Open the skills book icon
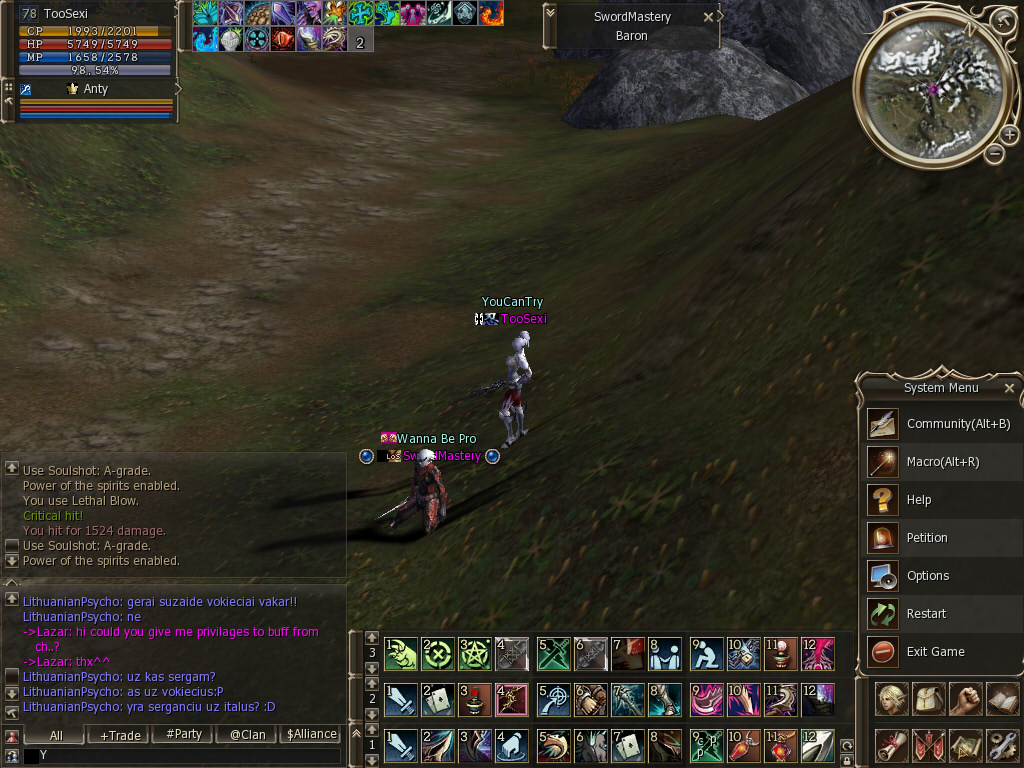This screenshot has height=768, width=1024. coord(1002,699)
